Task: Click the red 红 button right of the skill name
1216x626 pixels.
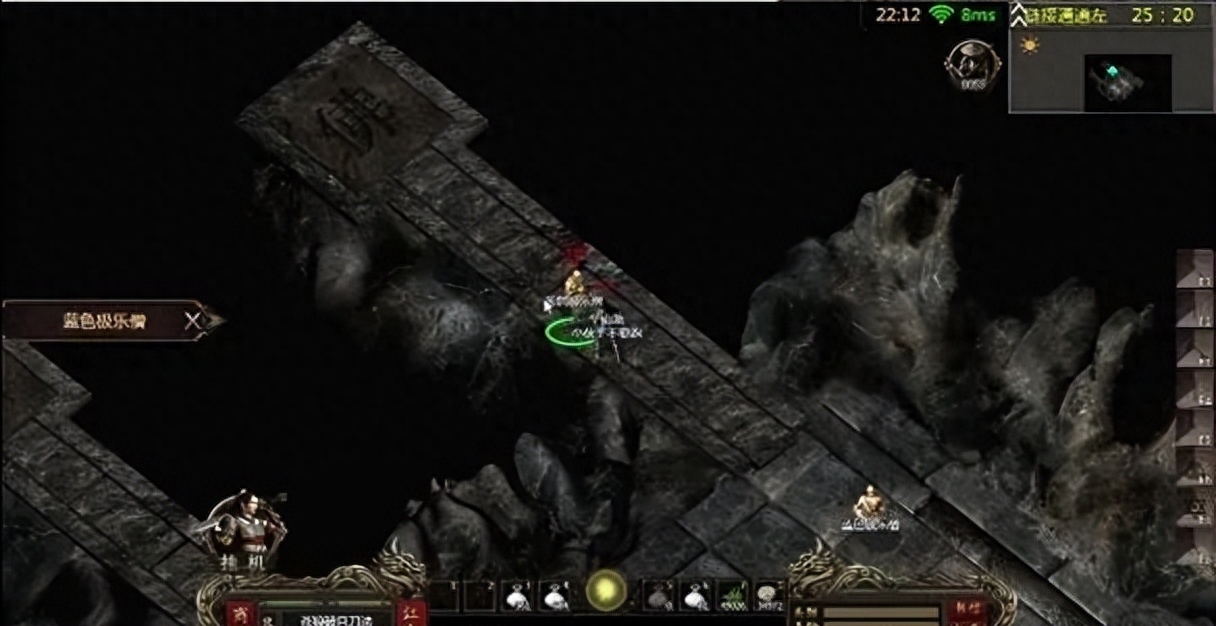Action: tap(411, 613)
